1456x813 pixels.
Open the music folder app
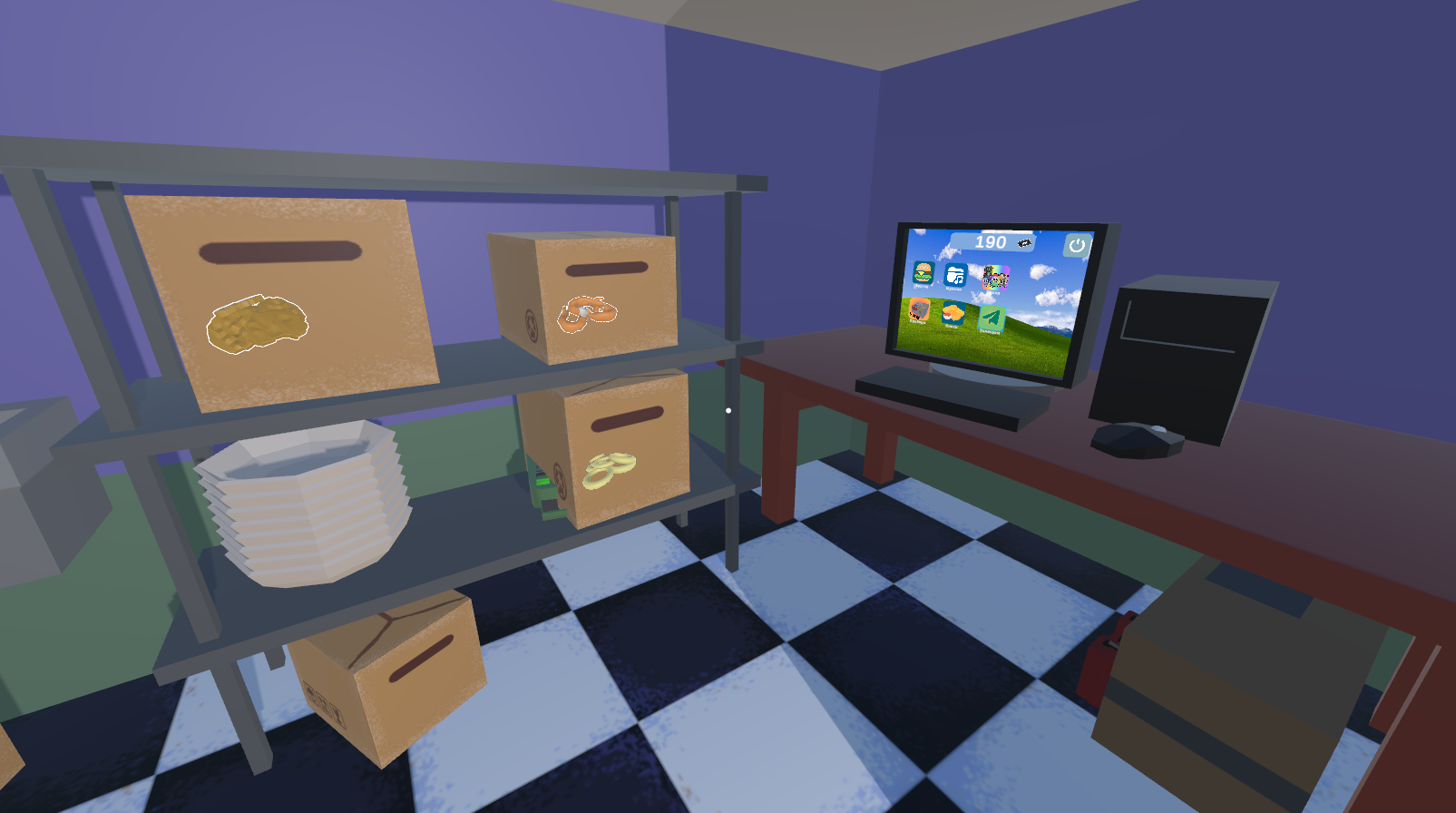(954, 274)
